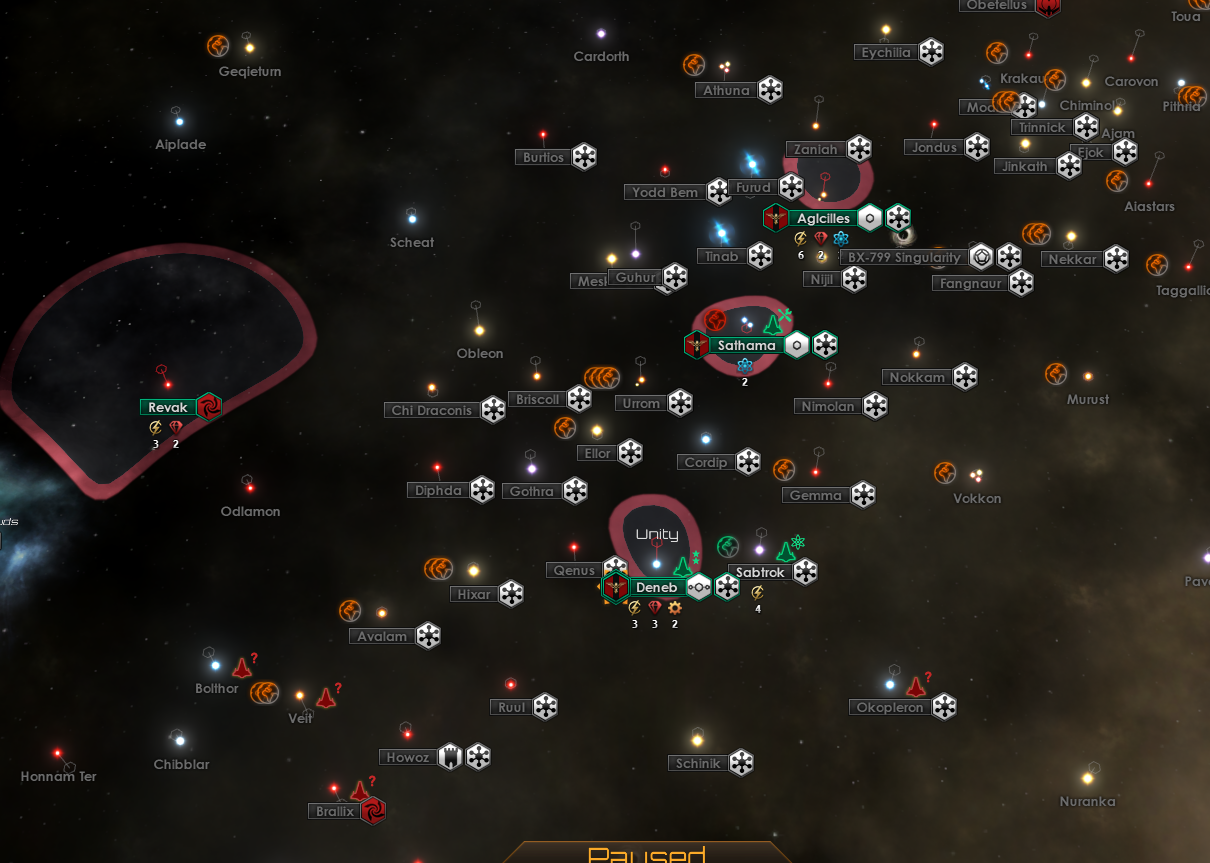Open the Sathama system name tag
The width and height of the screenshot is (1210, 863).
746,346
